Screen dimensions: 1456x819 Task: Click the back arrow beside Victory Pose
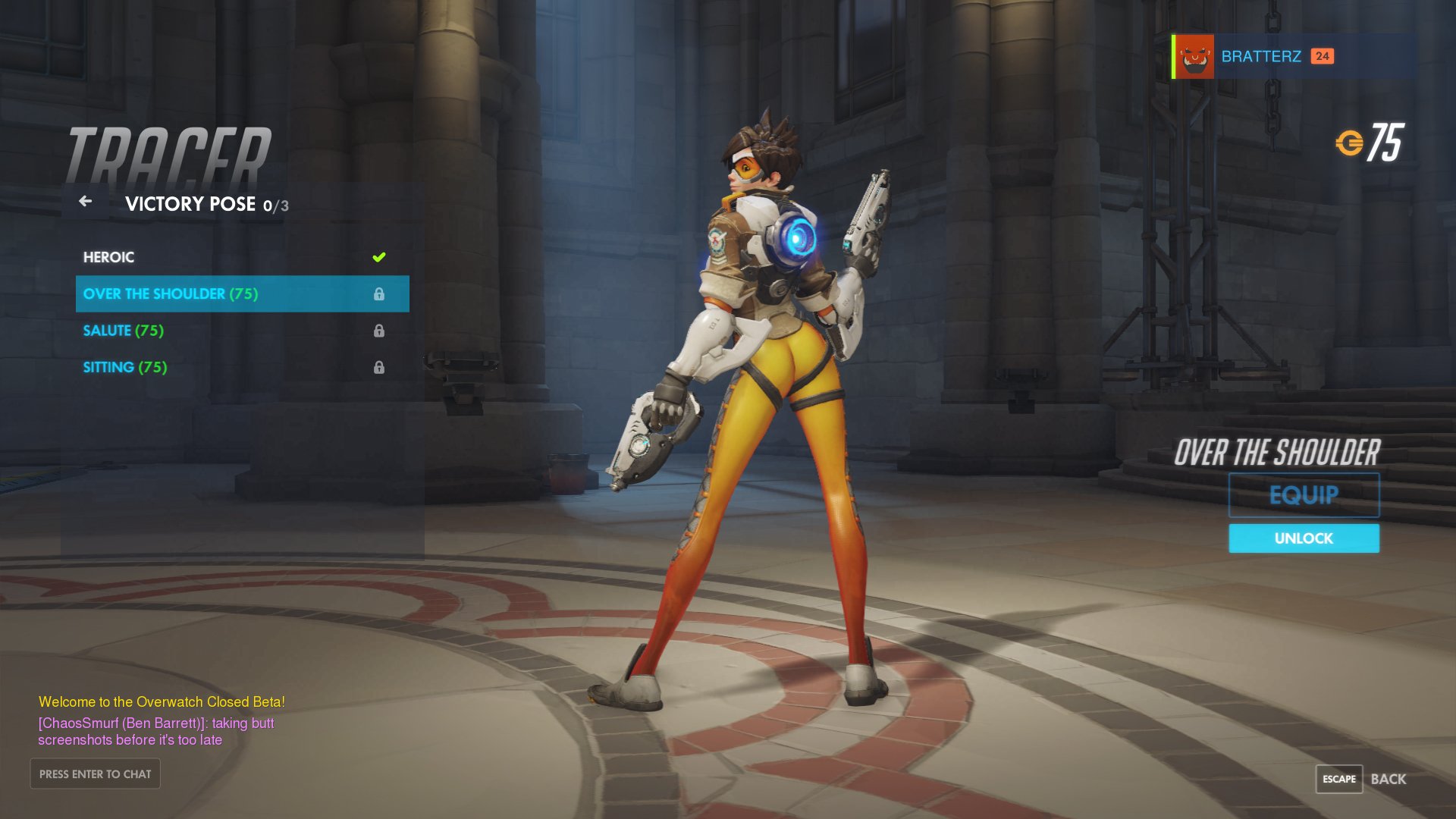click(x=85, y=202)
